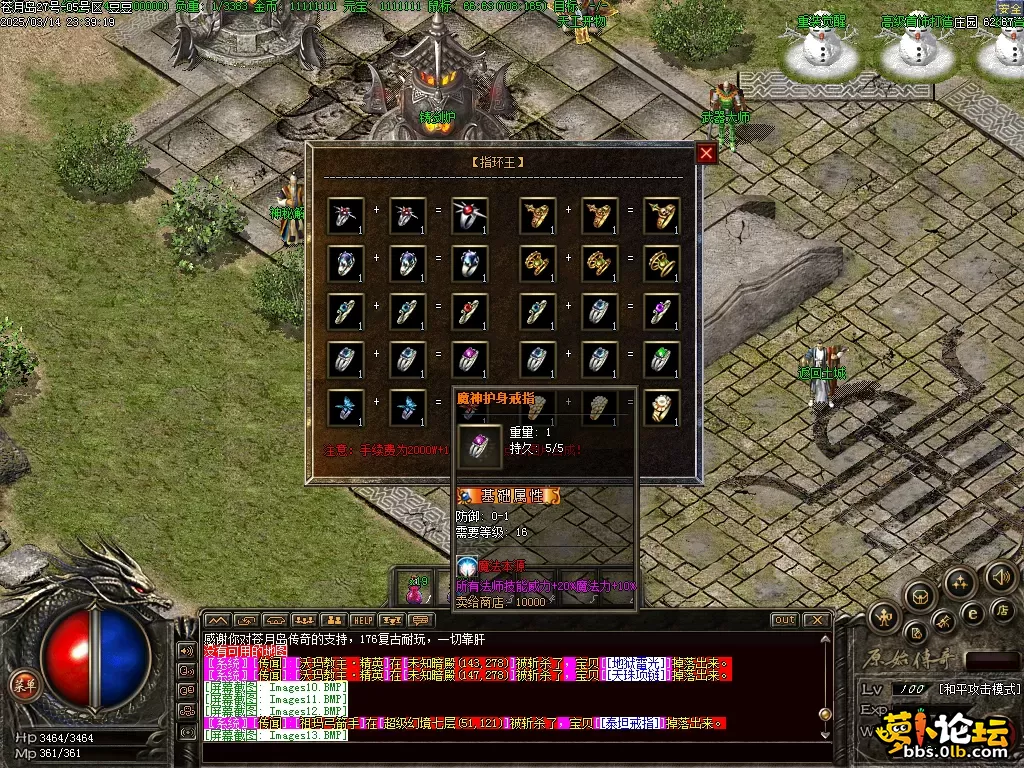Open the HELP button above chat
Image resolution: width=1024 pixels, height=768 pixels.
362,621
